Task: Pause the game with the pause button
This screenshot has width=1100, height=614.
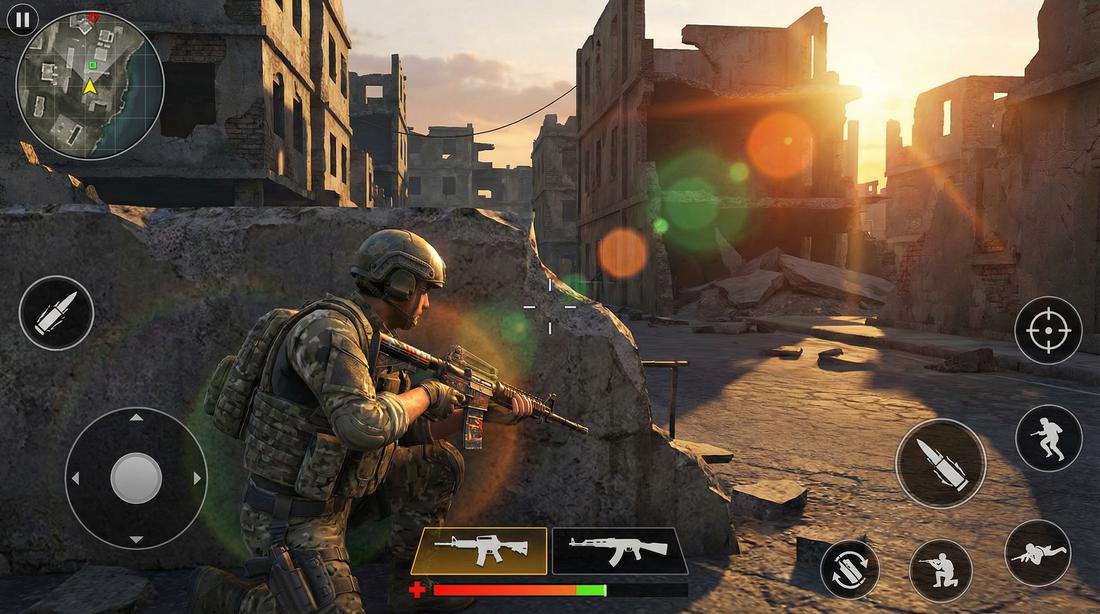Action: coord(22,19)
